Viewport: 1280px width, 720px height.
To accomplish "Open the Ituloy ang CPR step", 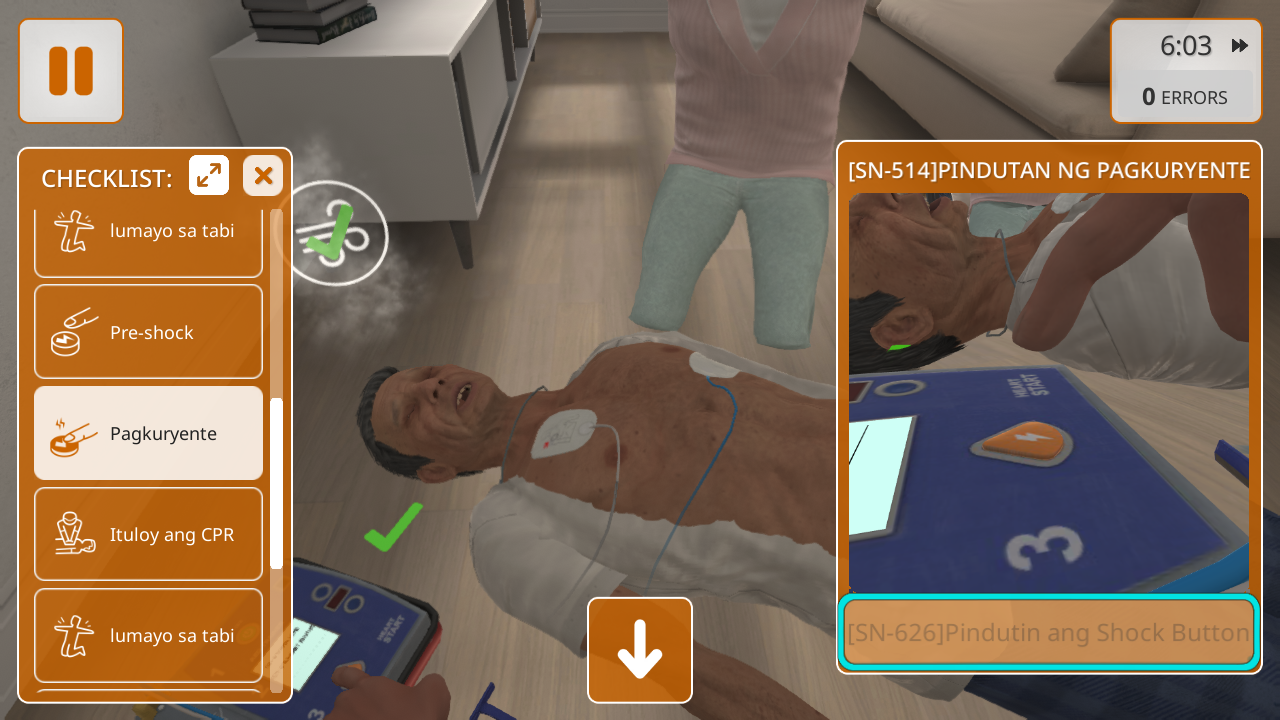I will click(x=149, y=534).
